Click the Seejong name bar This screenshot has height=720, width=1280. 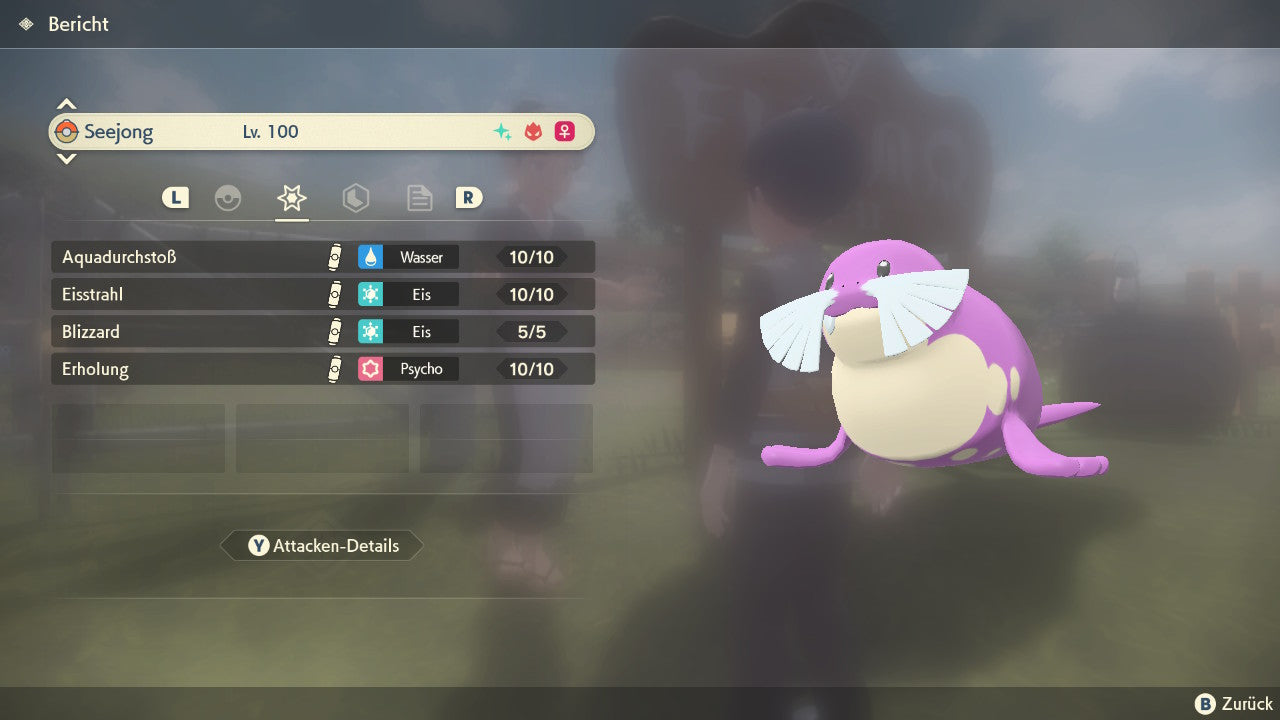coord(320,132)
